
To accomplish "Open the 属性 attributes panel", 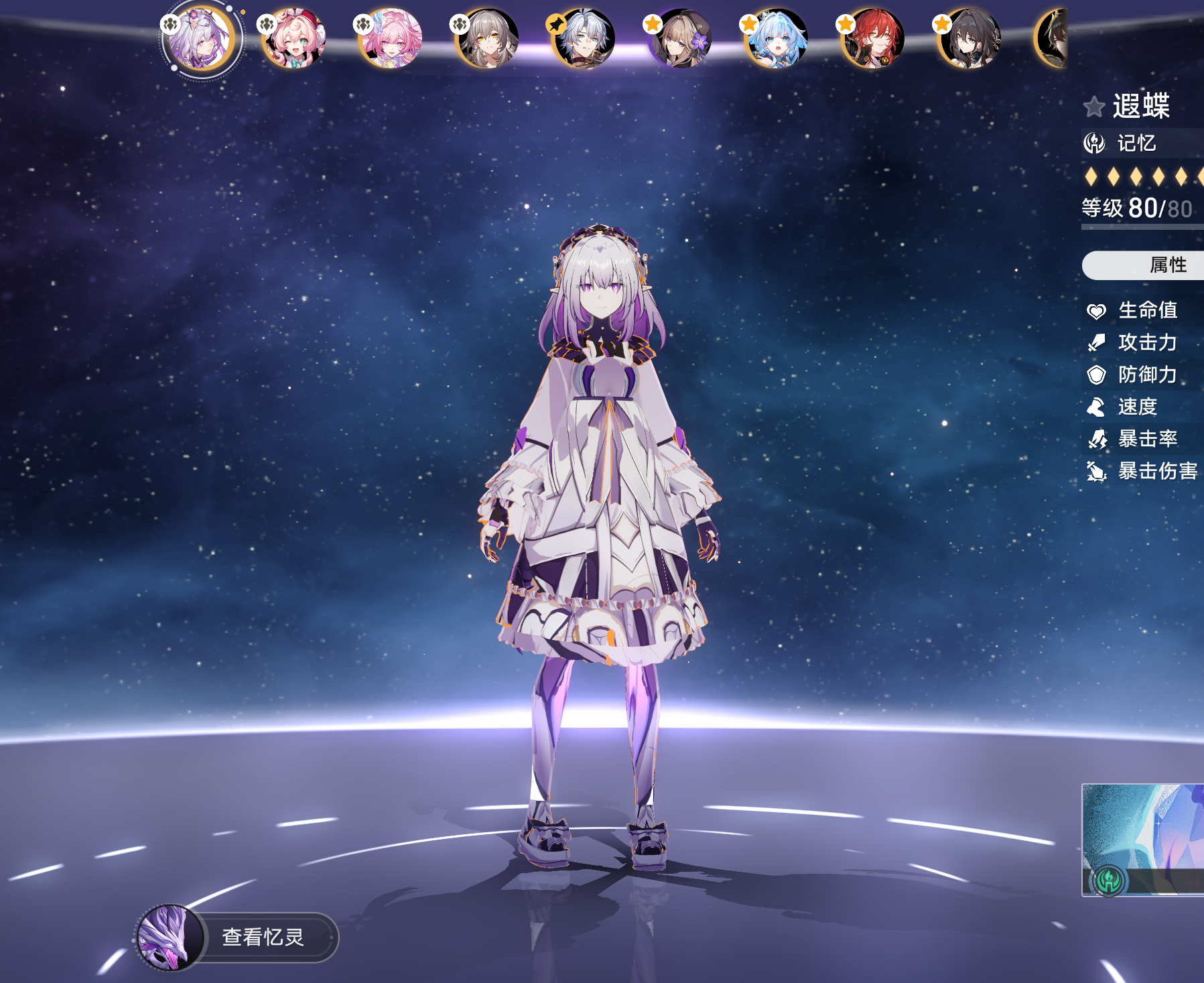I will (1167, 265).
